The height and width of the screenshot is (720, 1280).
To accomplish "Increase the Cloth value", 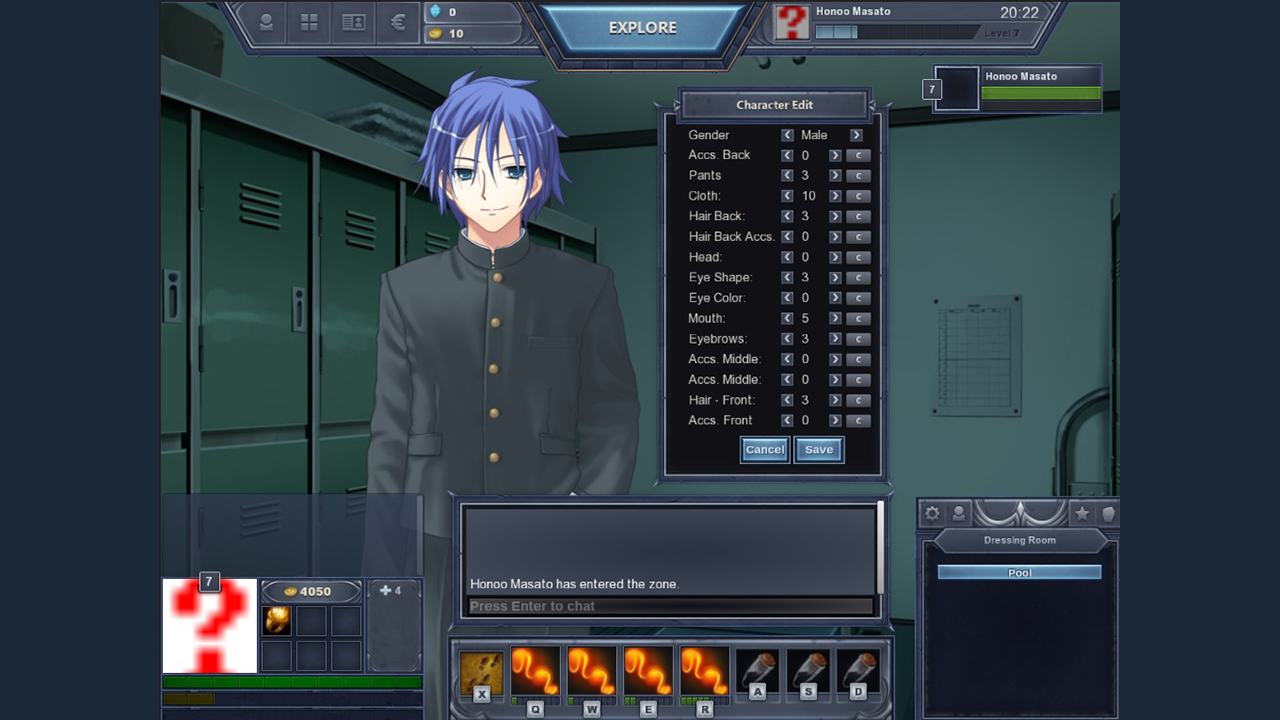I will tap(835, 196).
